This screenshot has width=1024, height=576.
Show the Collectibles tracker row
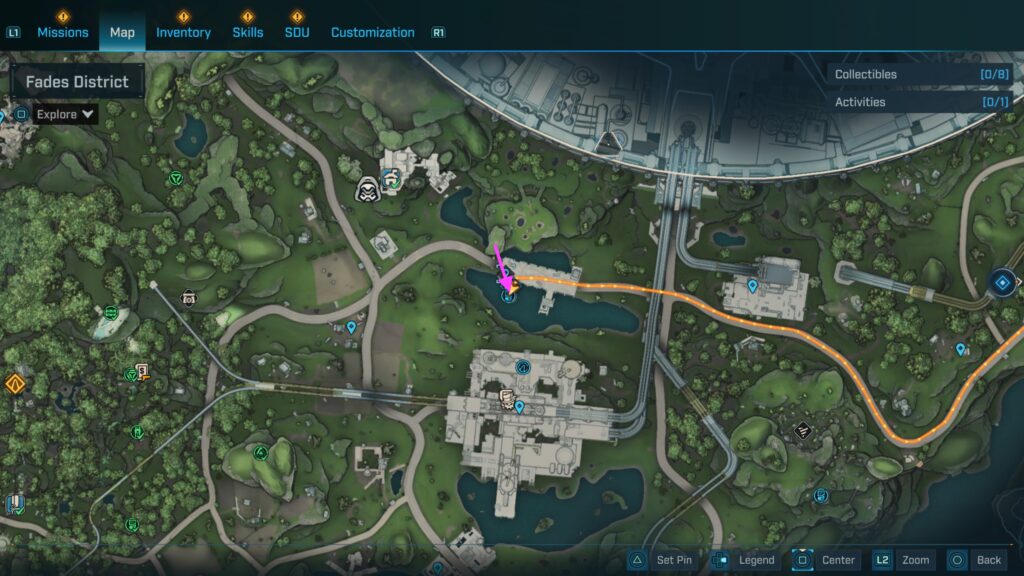point(919,74)
